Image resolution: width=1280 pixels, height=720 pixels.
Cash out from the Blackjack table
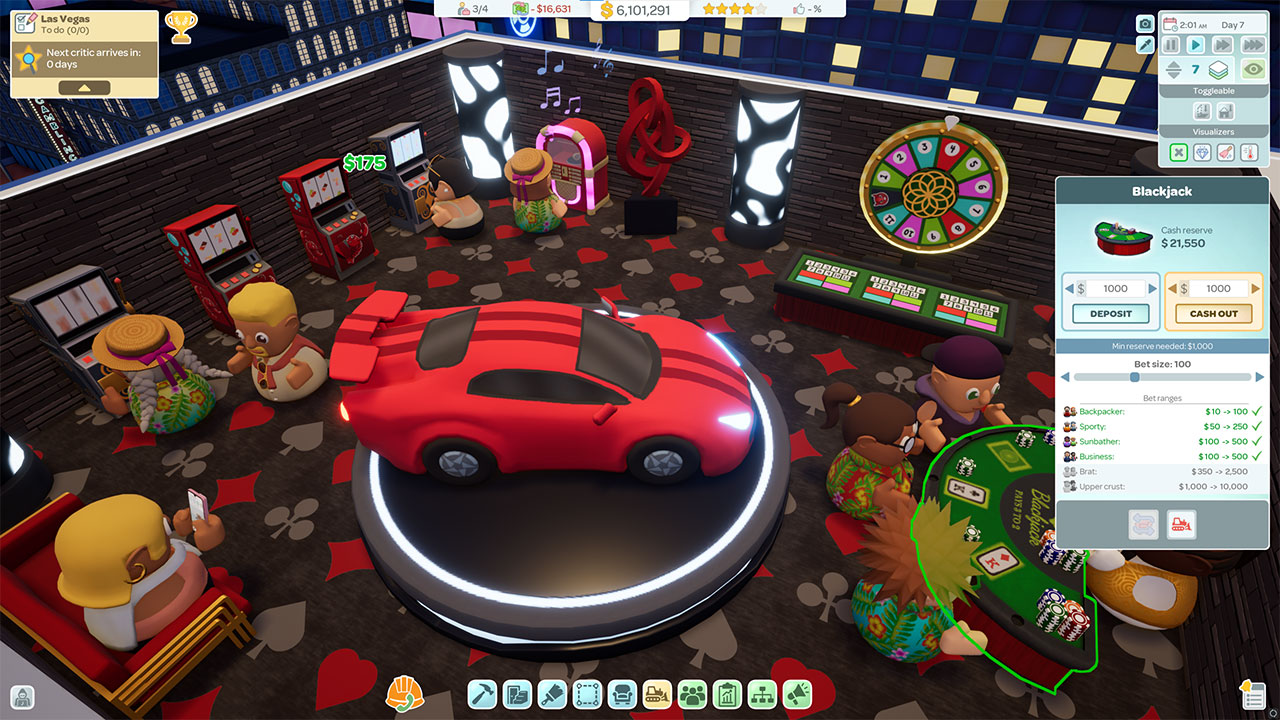coord(1213,313)
